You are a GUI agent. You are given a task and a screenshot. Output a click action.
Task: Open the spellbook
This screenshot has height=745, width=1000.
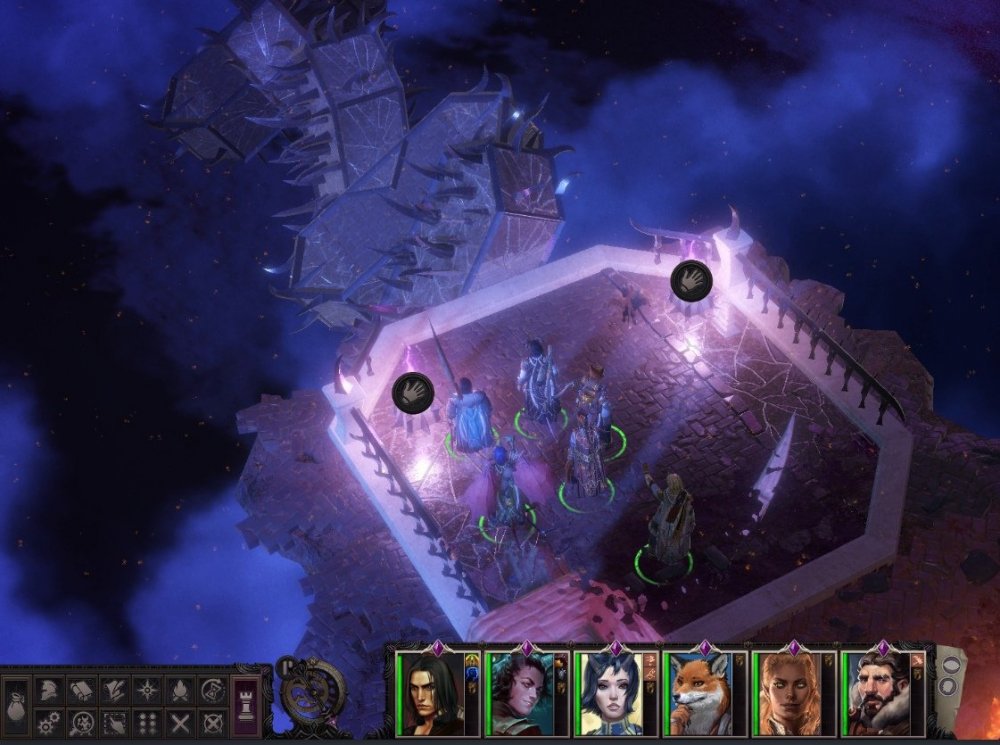pyautogui.click(x=80, y=690)
